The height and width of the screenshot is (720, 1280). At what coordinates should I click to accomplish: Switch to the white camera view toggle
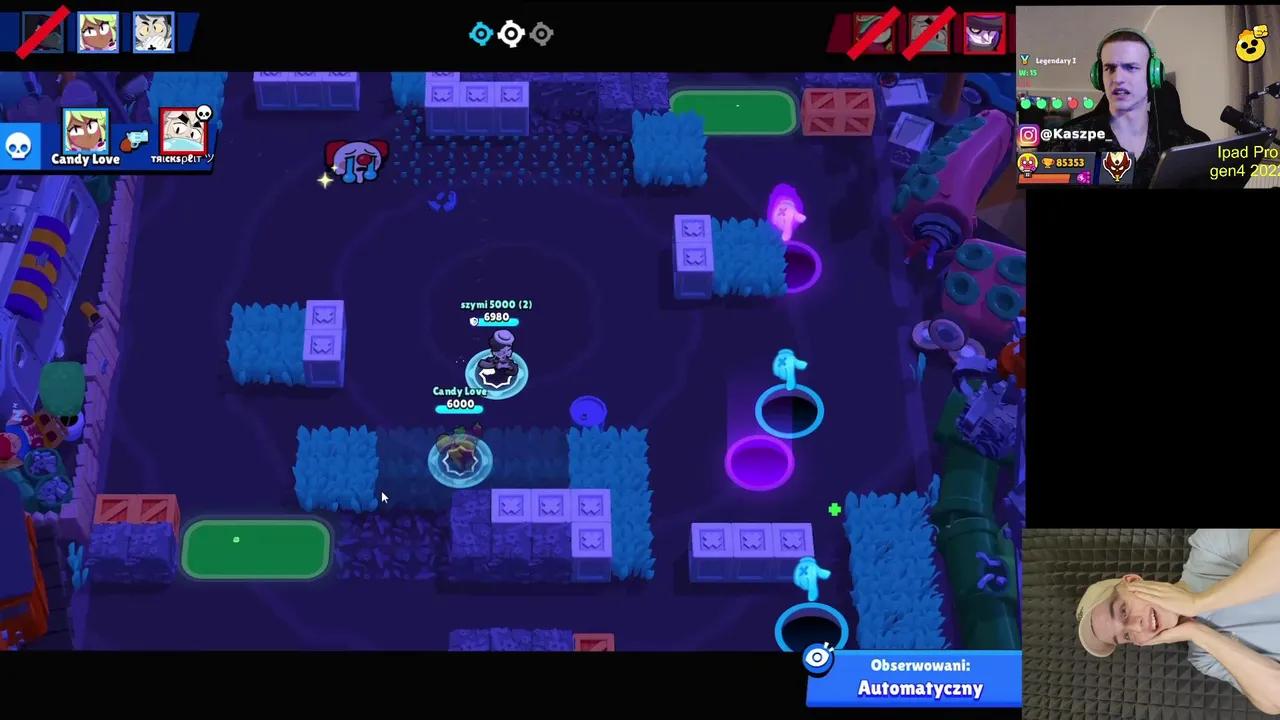511,34
